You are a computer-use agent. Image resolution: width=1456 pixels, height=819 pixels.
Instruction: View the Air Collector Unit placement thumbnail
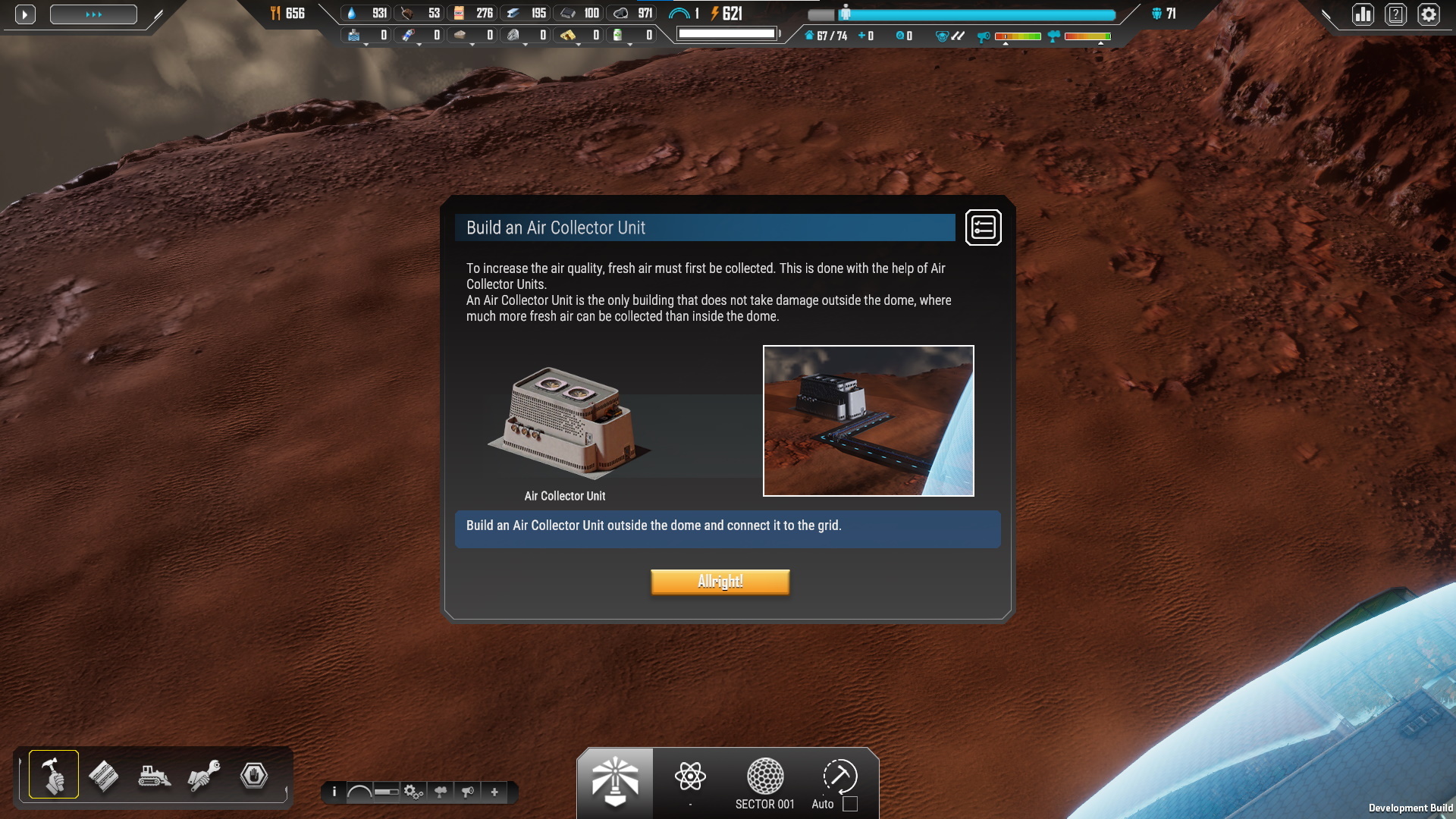point(868,421)
